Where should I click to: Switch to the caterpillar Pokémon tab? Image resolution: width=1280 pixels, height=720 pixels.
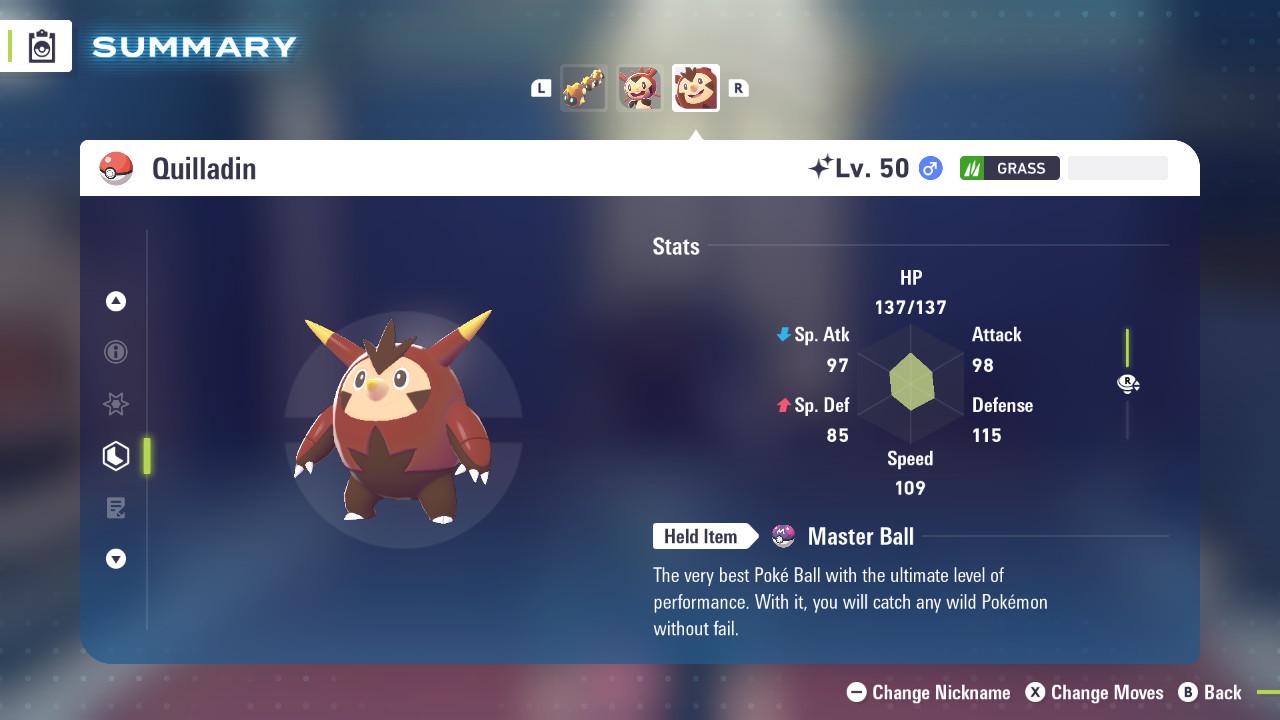[585, 88]
